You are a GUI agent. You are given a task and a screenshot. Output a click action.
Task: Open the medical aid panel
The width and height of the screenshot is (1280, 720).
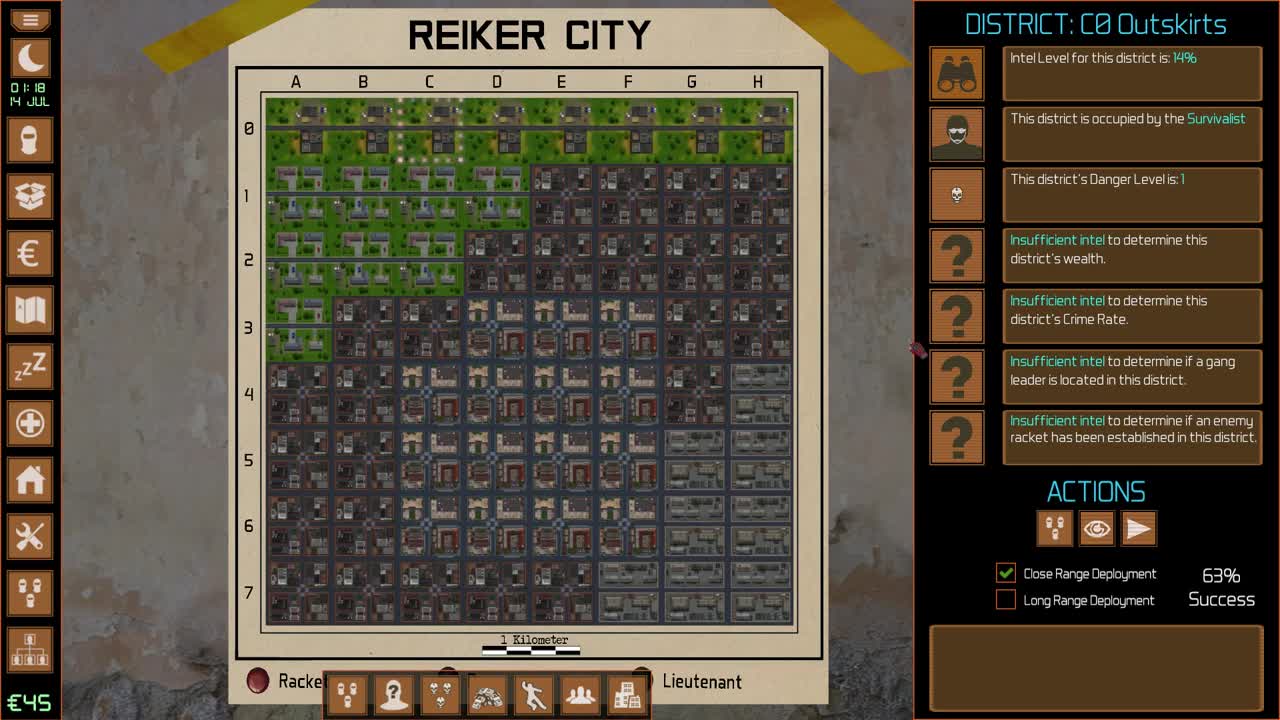click(30, 424)
